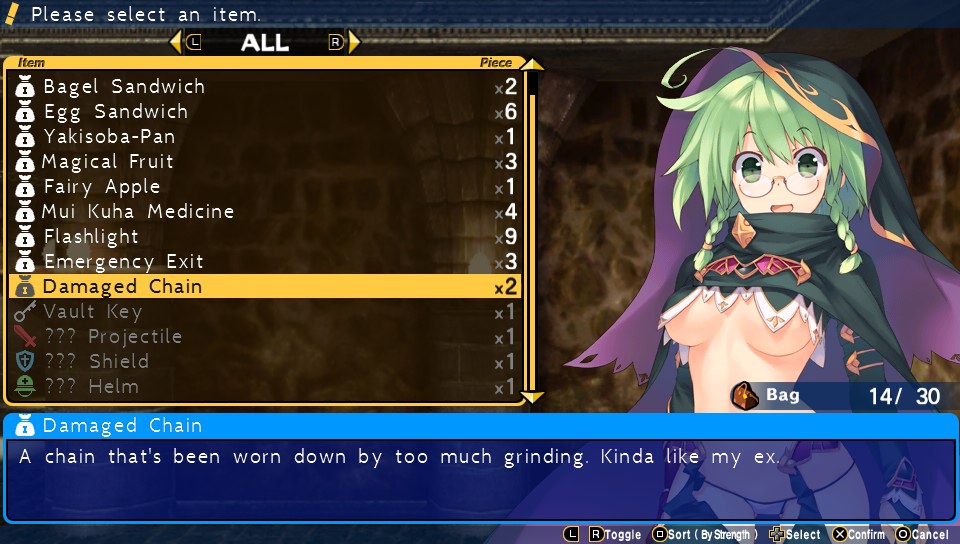
Task: Choose the highlighted Damaged Chain row
Action: point(122,287)
